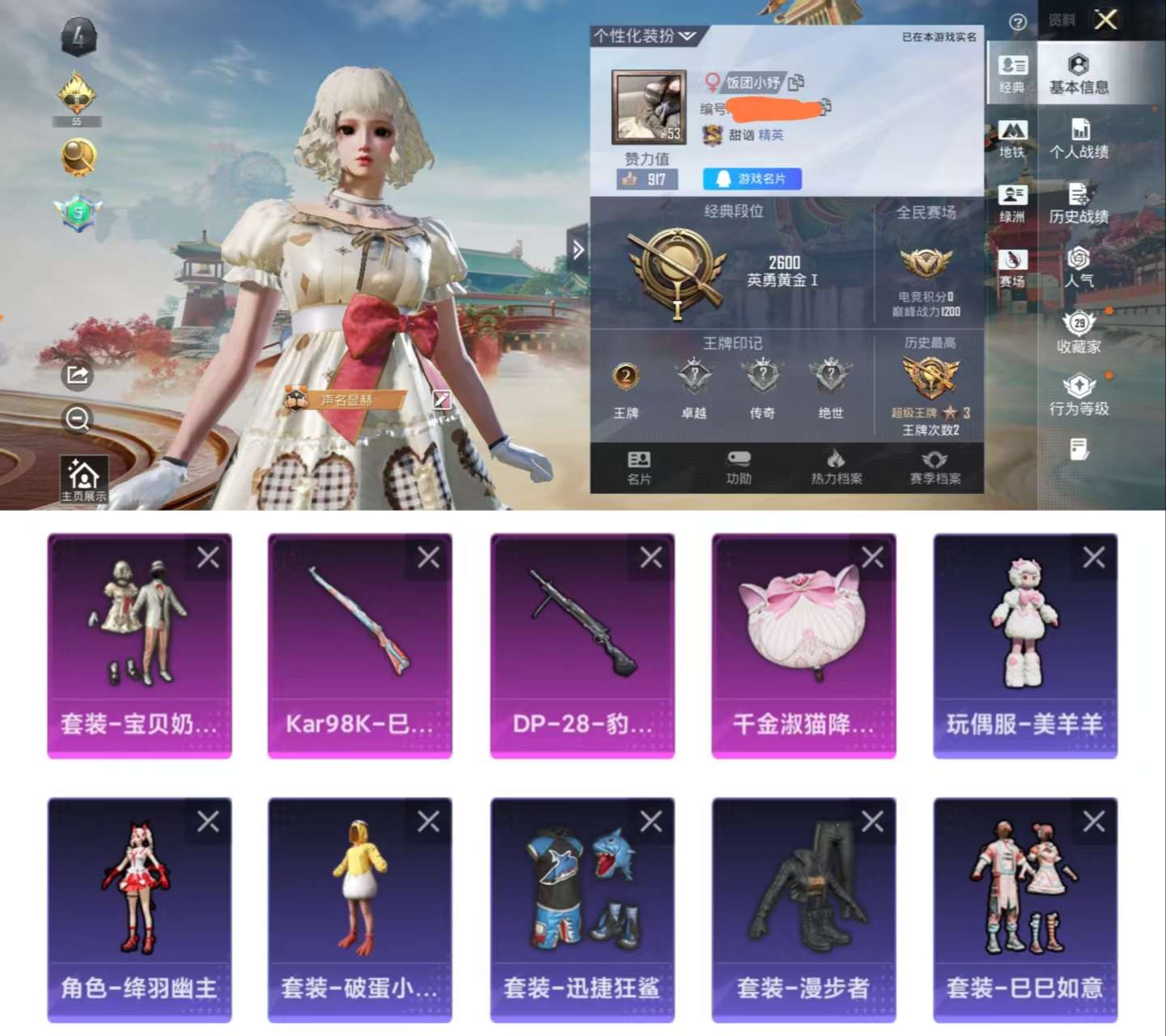This screenshot has width=1166, height=1036.
Task: Select the 赛场 mode icon in sidebar
Action: click(x=1014, y=267)
